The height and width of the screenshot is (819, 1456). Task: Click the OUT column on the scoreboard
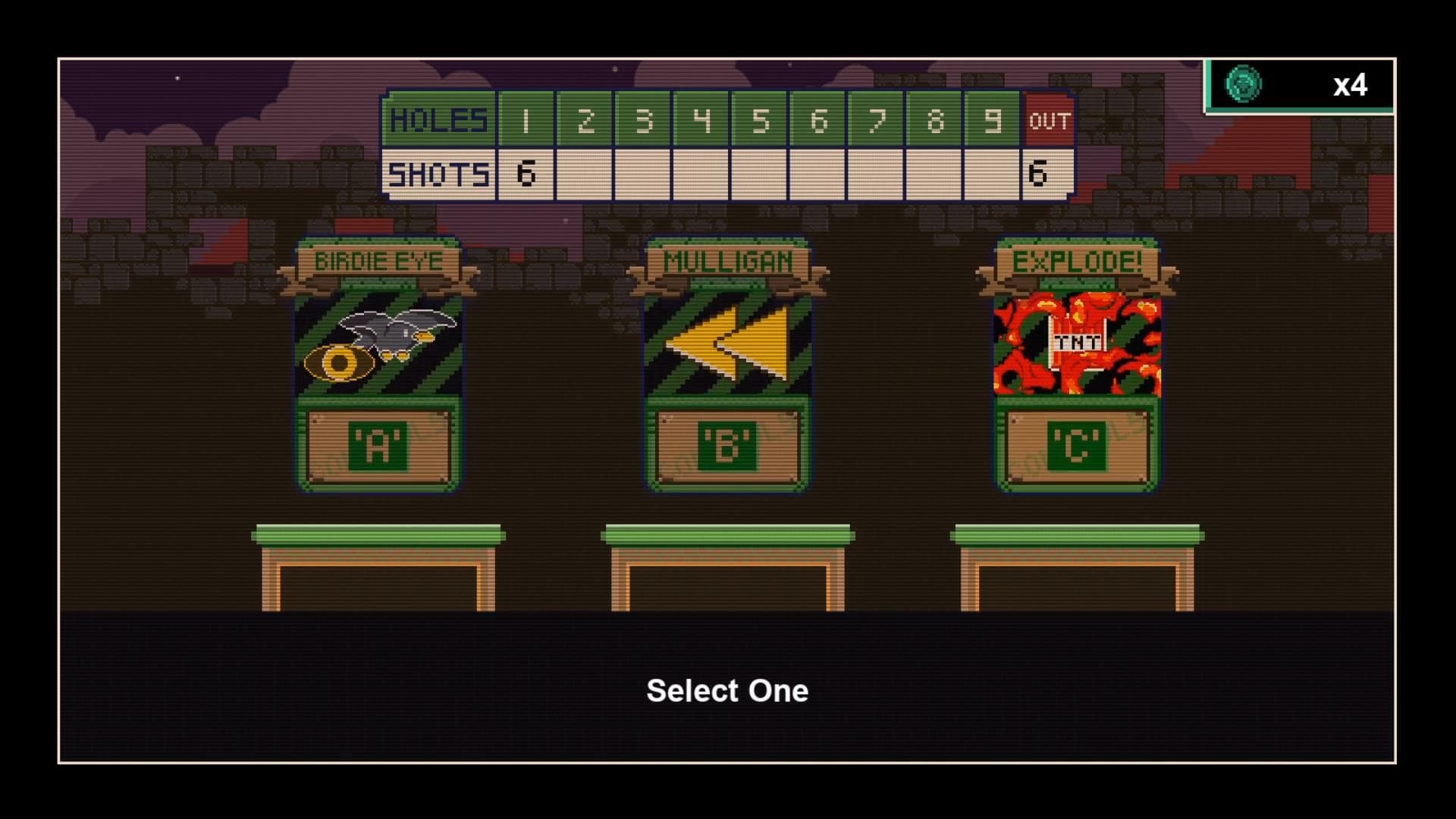[1049, 120]
